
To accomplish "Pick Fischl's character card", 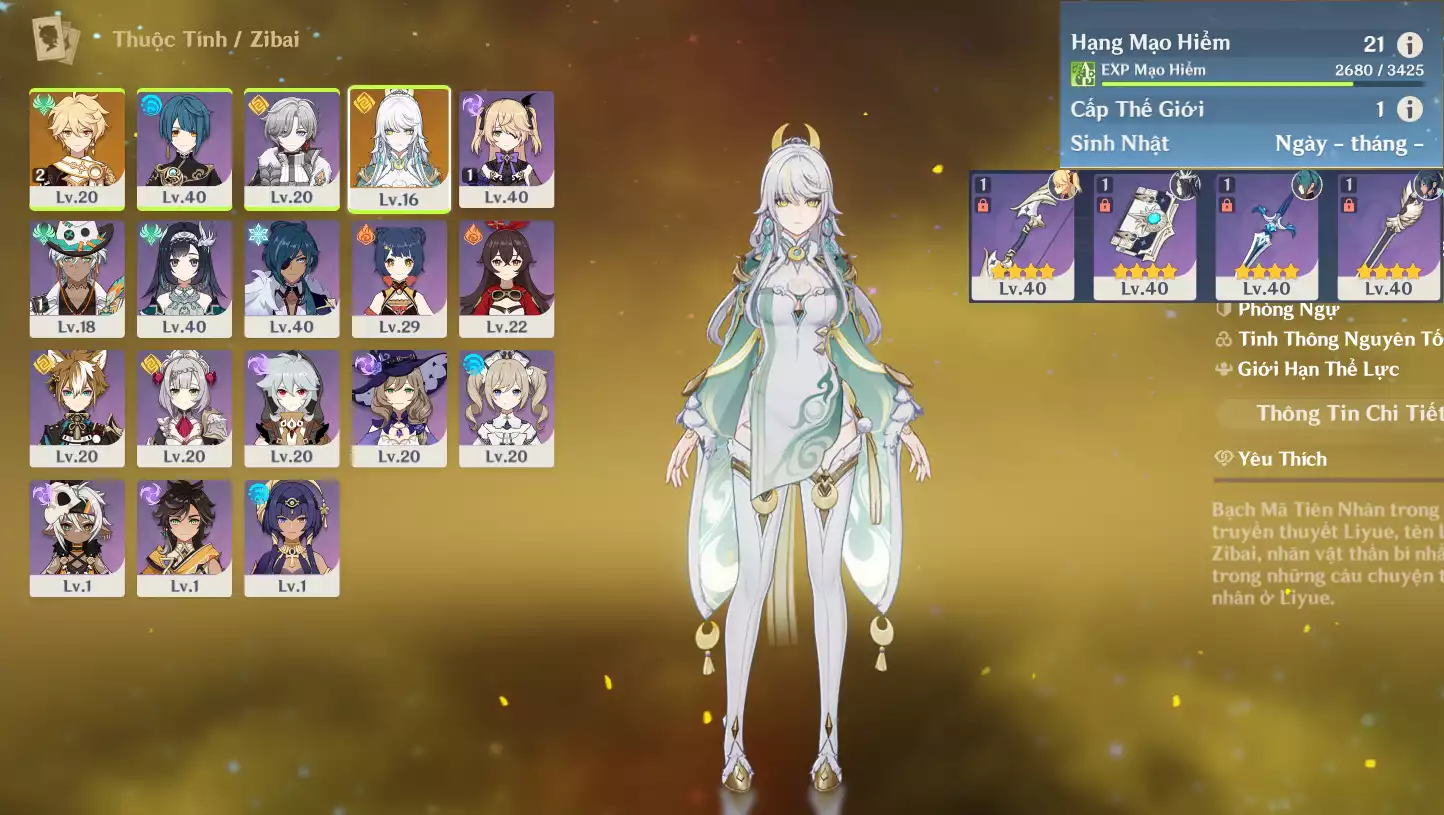I will (x=506, y=149).
